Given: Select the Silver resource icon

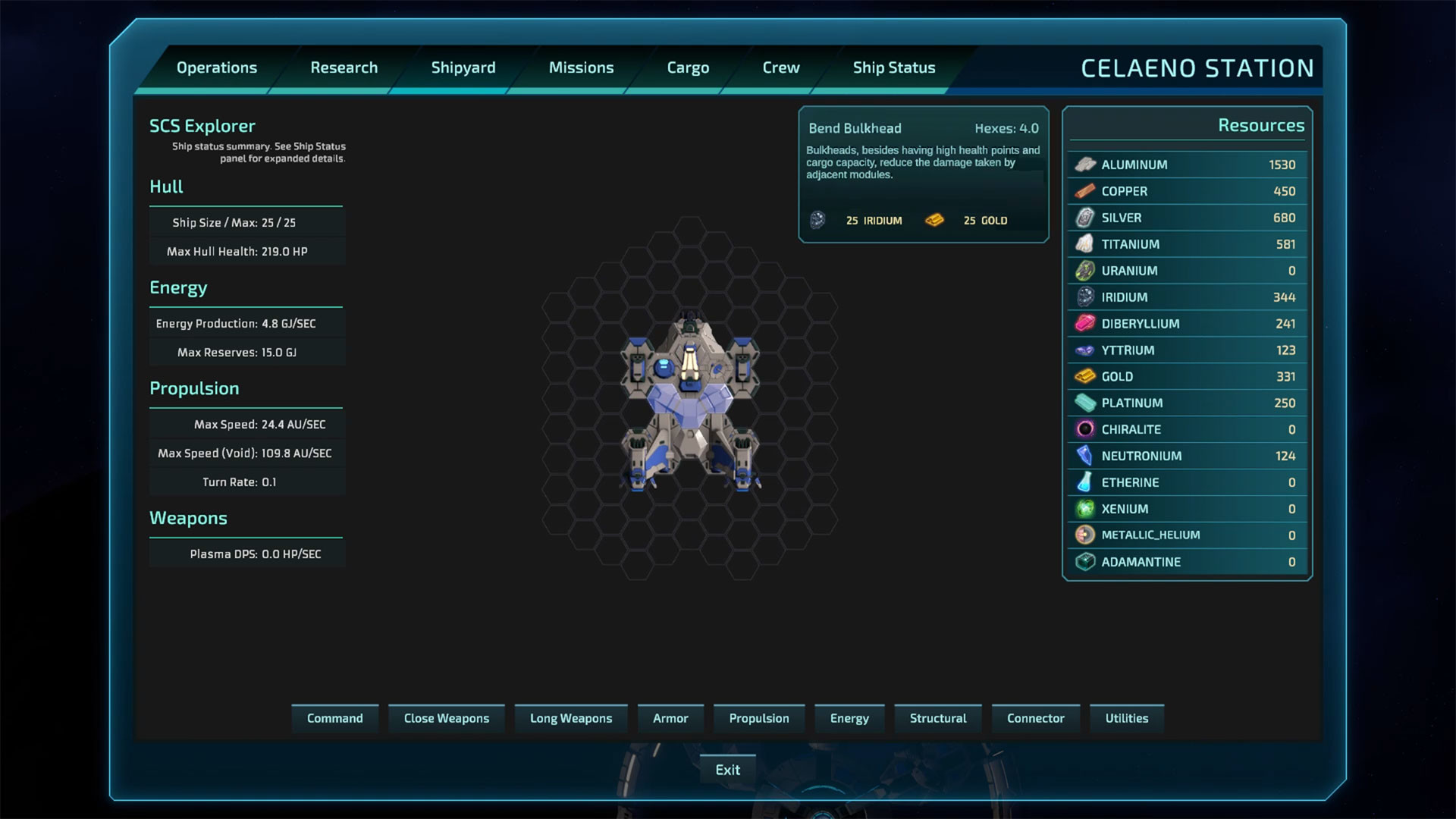Looking at the screenshot, I should click(x=1086, y=218).
